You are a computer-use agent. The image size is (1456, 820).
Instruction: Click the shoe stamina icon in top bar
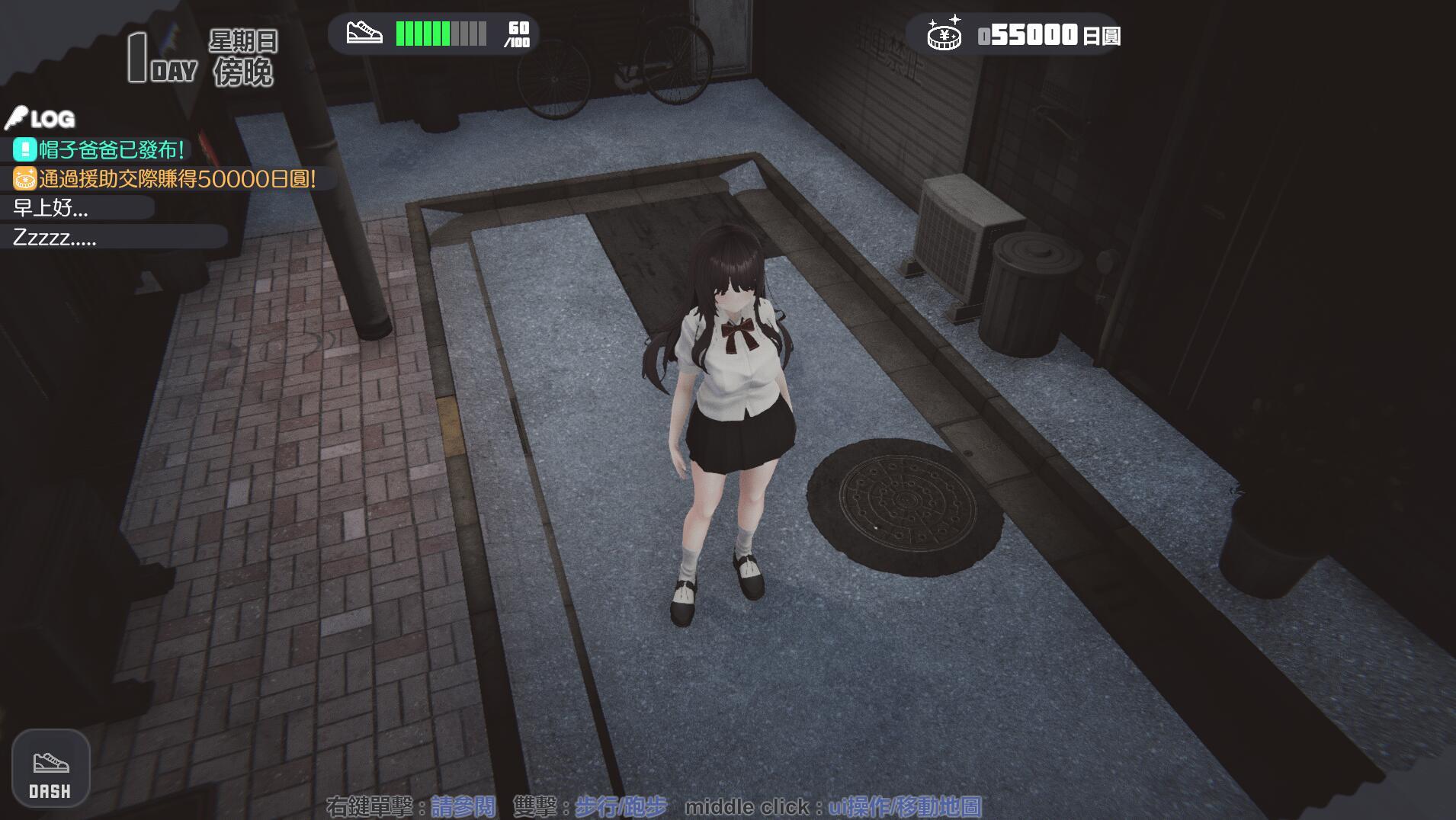pos(366,34)
